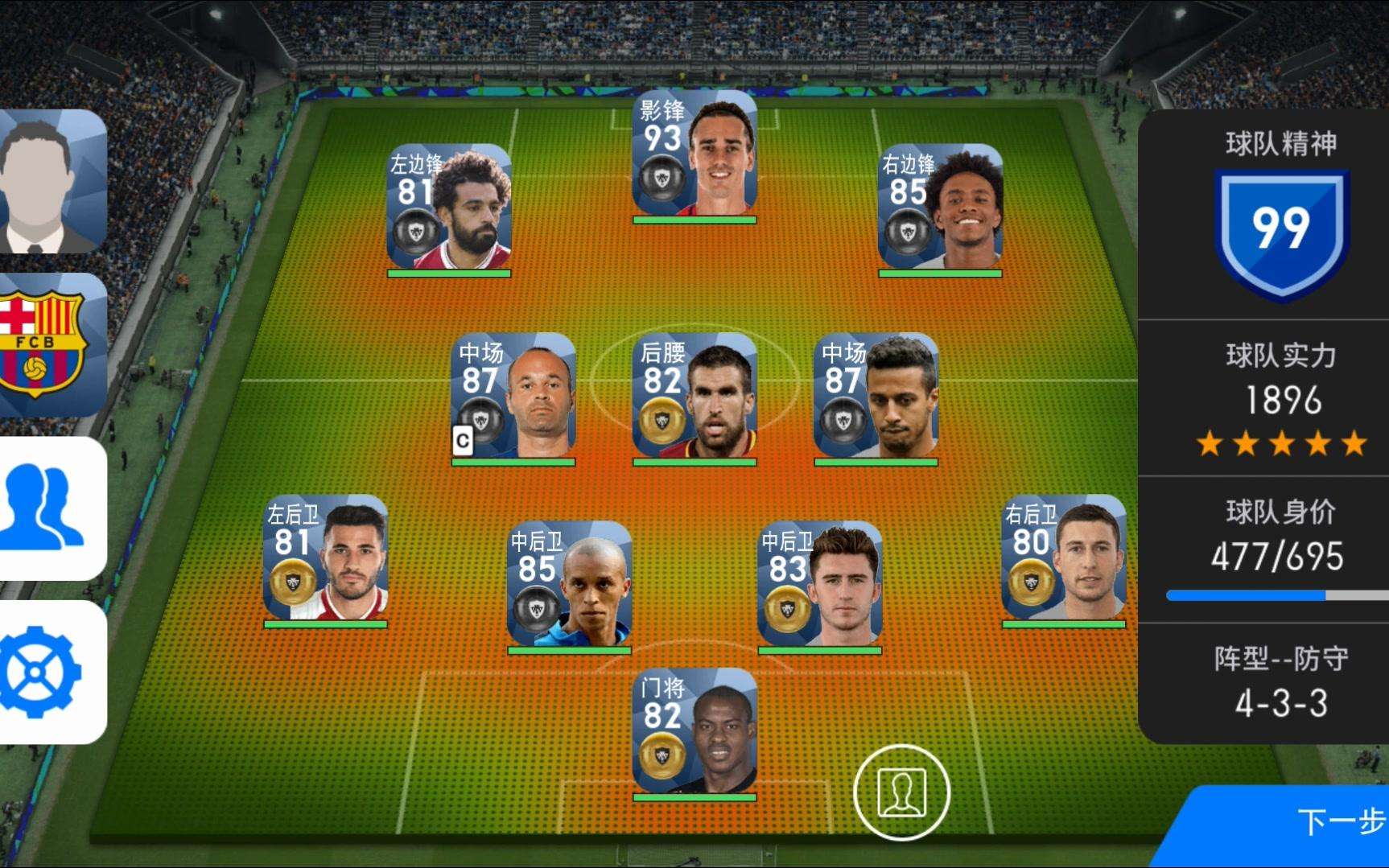This screenshot has width=1389, height=868.
Task: Pick the 右边锋 right winger card
Action: [x=940, y=209]
